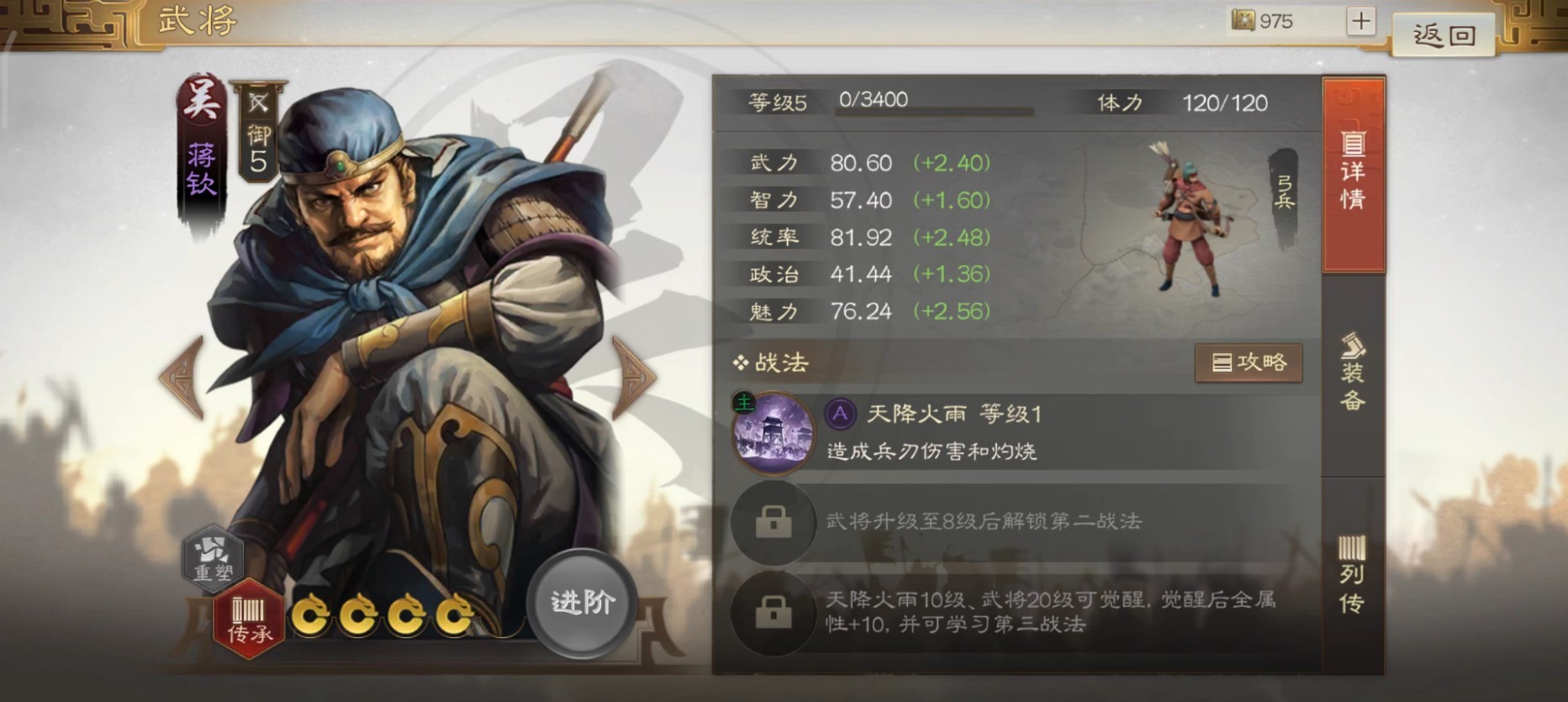Click the plus icon beside 975 currency
The width and height of the screenshot is (1568, 702).
pos(1359,19)
